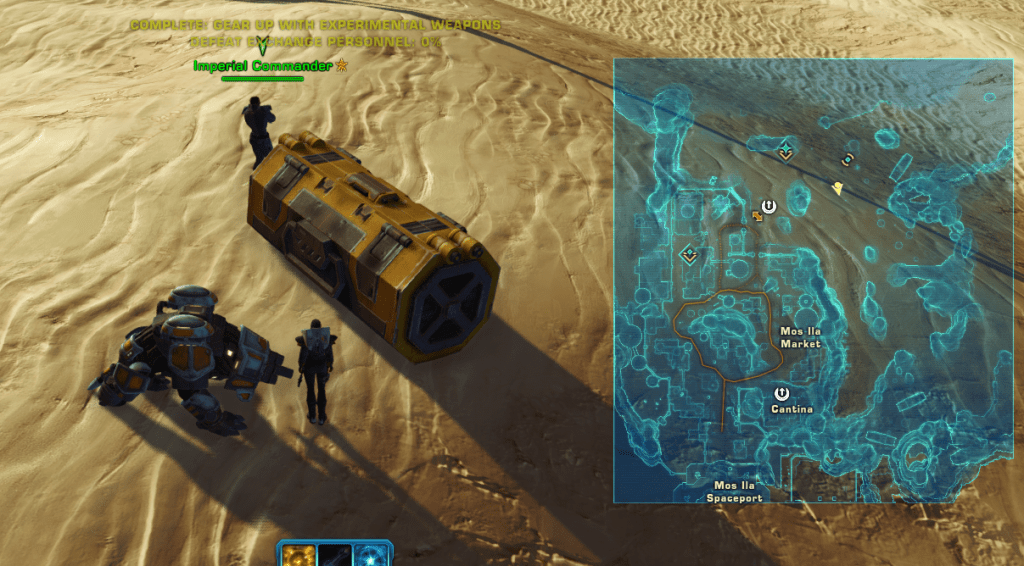The height and width of the screenshot is (566, 1024).
Task: Click the orange arrows marker on the map
Action: (757, 215)
